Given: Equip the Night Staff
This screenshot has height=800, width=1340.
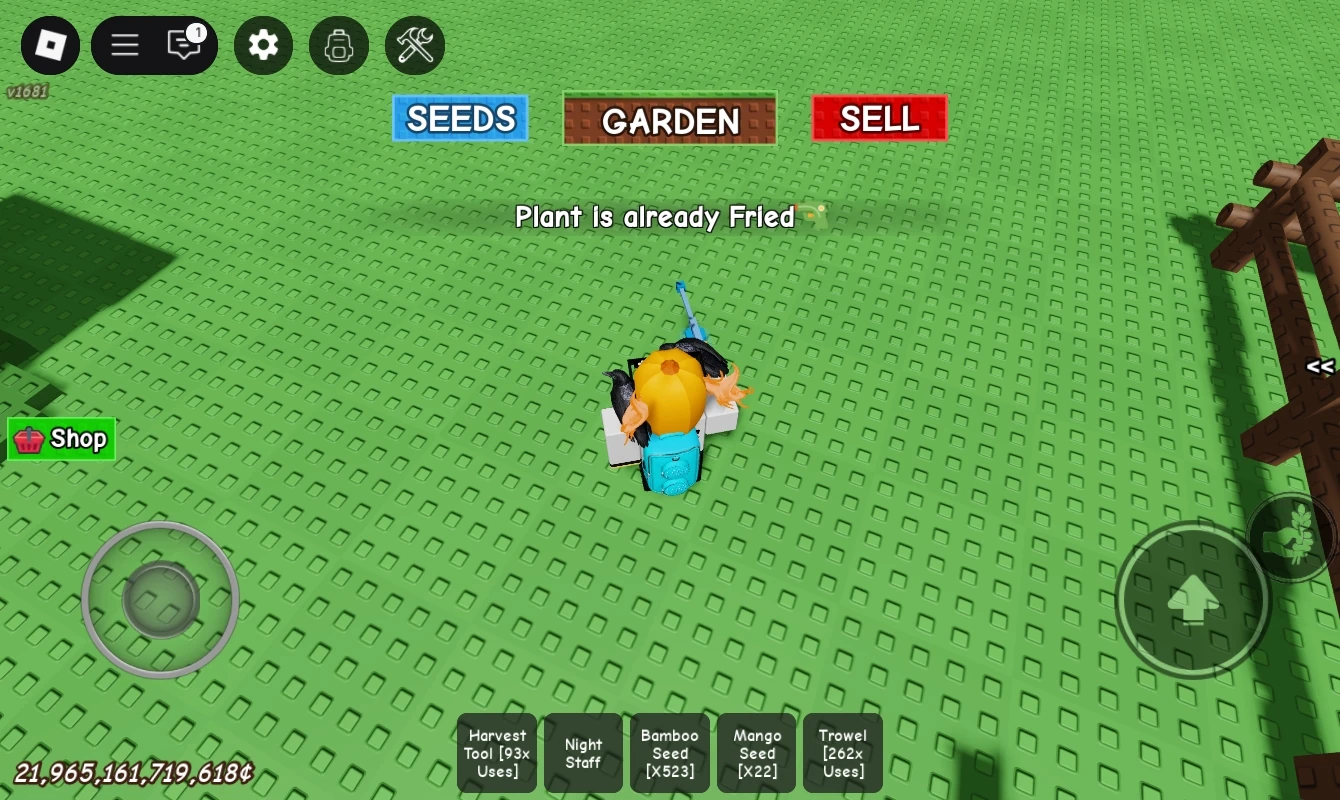Looking at the screenshot, I should coord(583,752).
